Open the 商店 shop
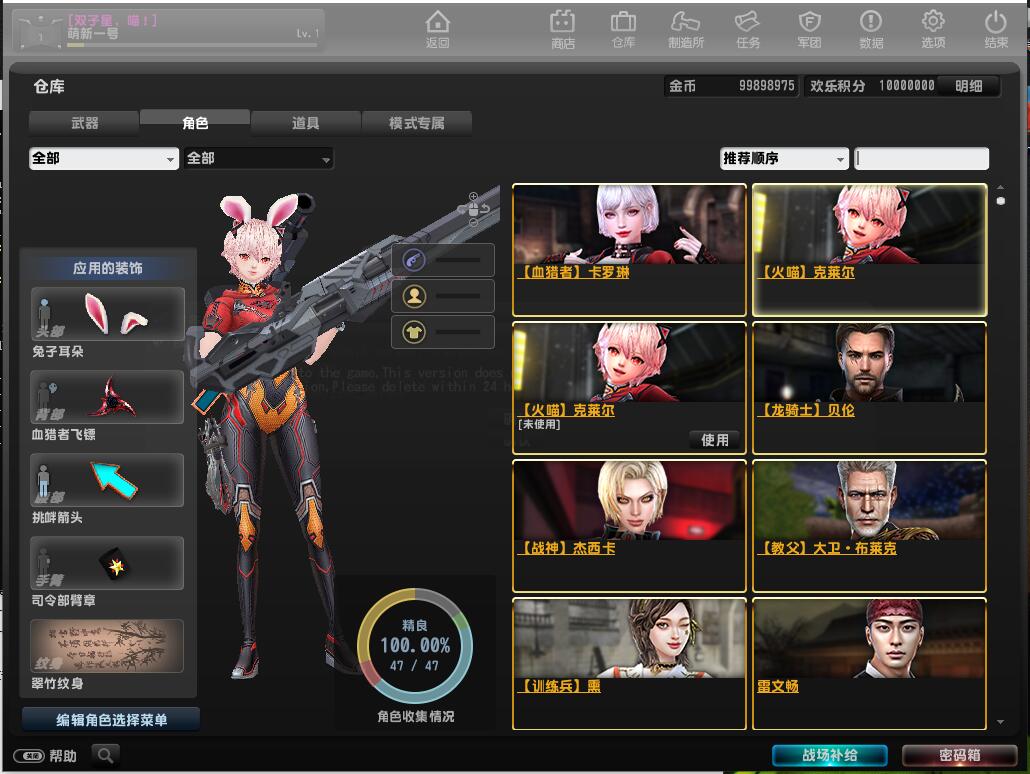 pos(563,28)
